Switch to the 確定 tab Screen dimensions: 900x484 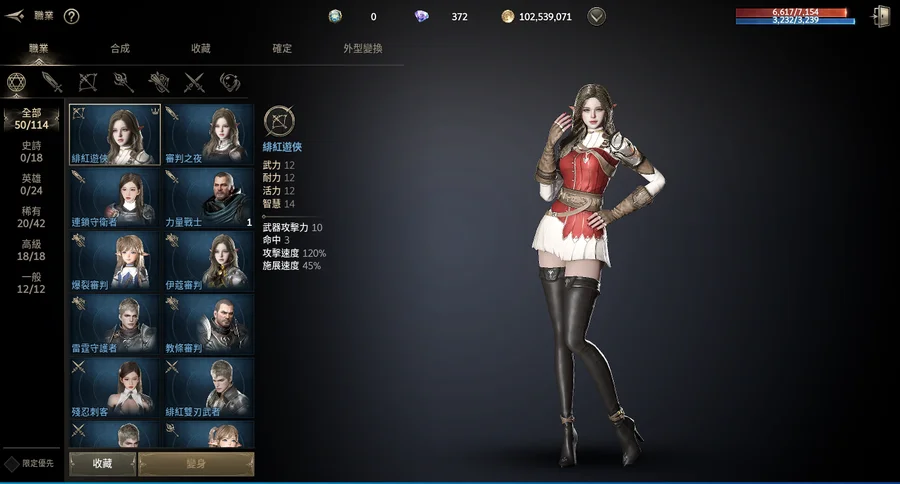(282, 49)
